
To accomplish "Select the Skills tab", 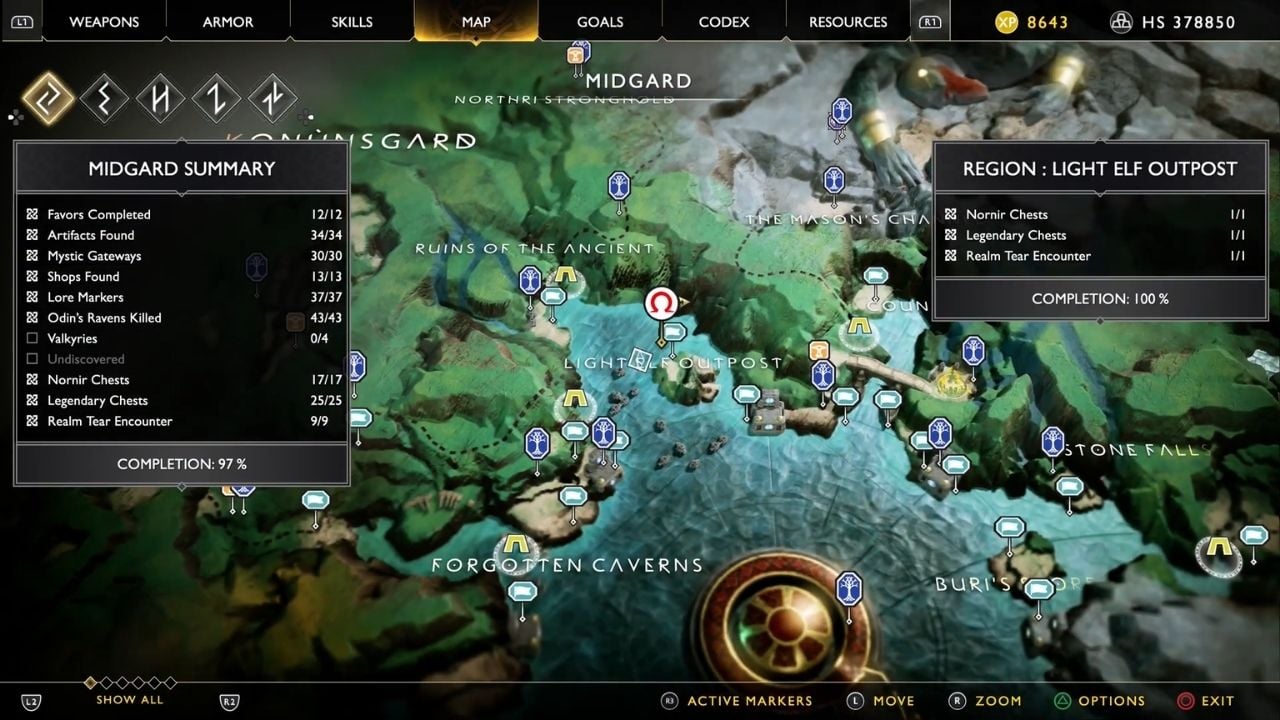I will 351,22.
